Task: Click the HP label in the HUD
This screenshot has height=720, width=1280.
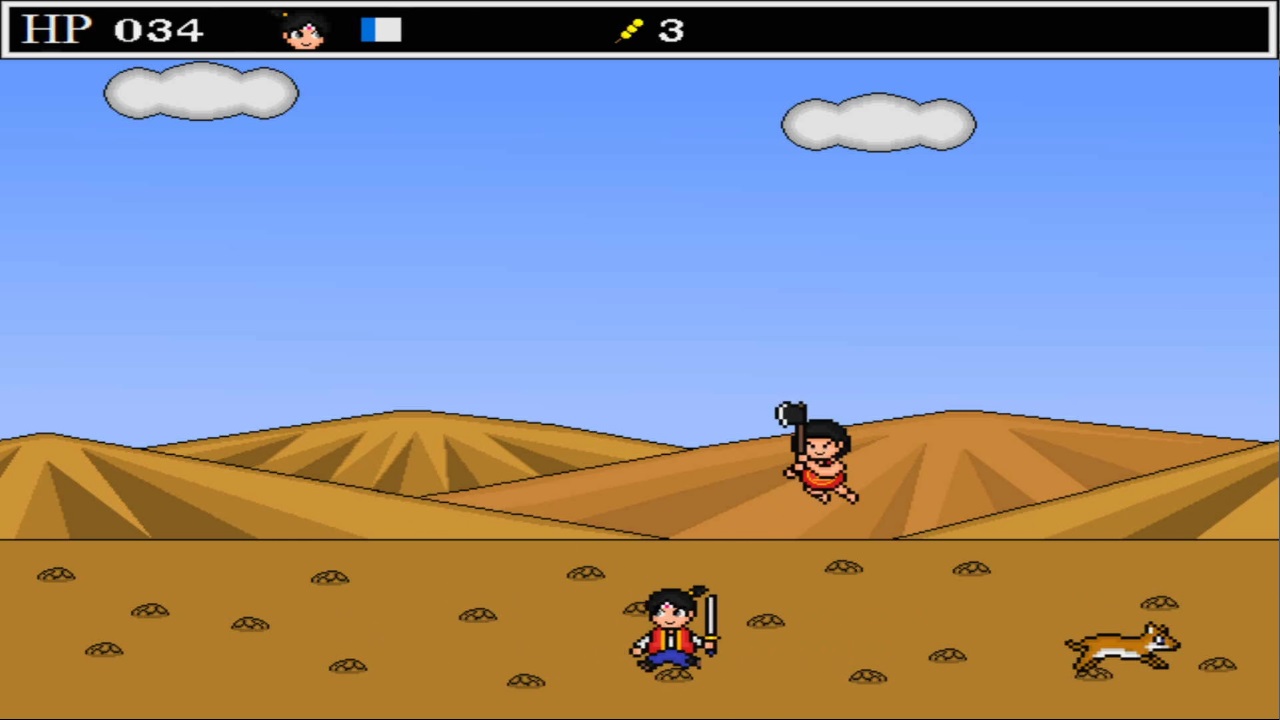Action: tap(57, 29)
